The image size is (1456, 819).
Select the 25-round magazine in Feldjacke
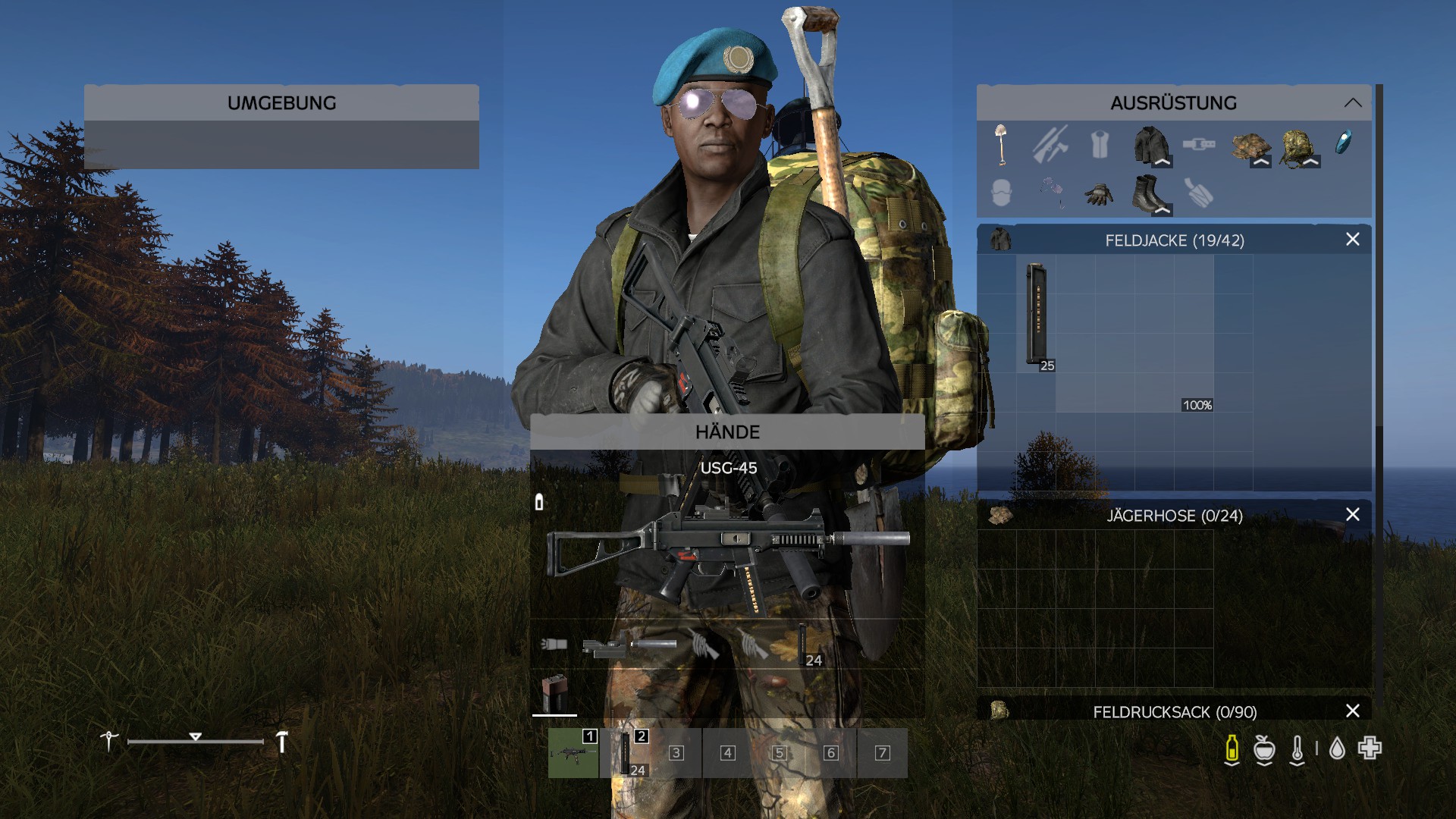(x=1036, y=315)
